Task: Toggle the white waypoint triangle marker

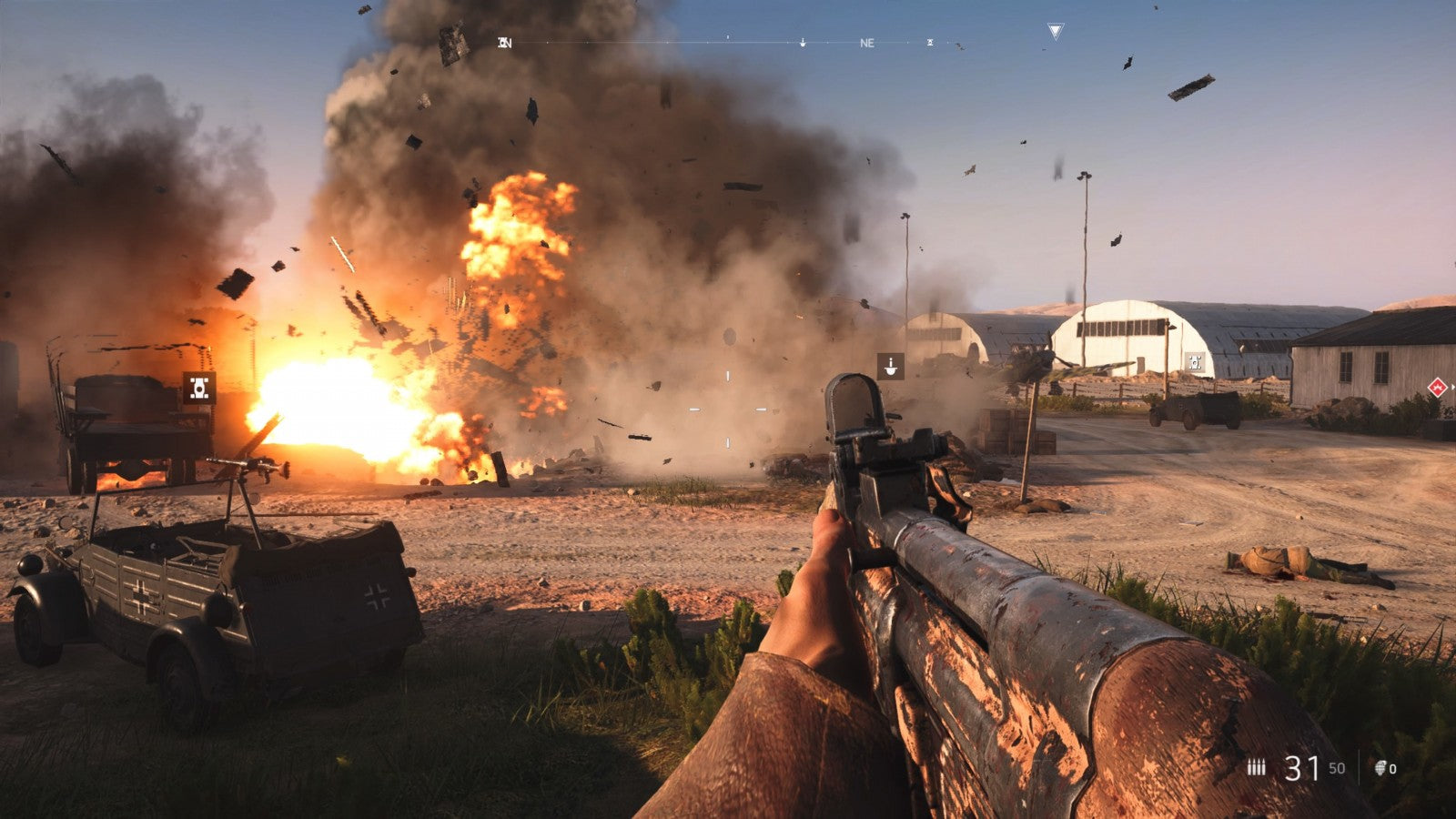Action: point(1056,30)
